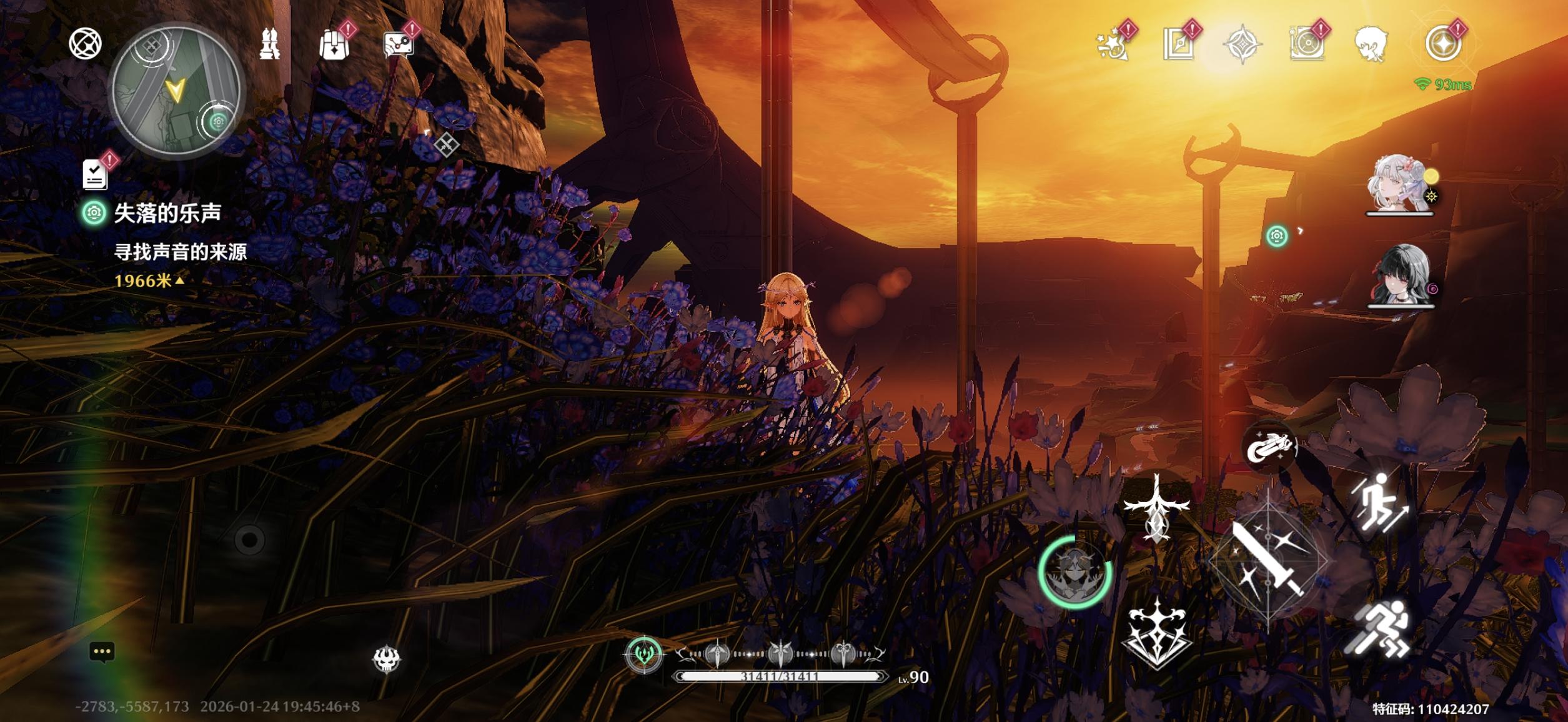The image size is (1568, 722).
Task: Select the 失落的乐声 quest tracker
Action: [167, 214]
